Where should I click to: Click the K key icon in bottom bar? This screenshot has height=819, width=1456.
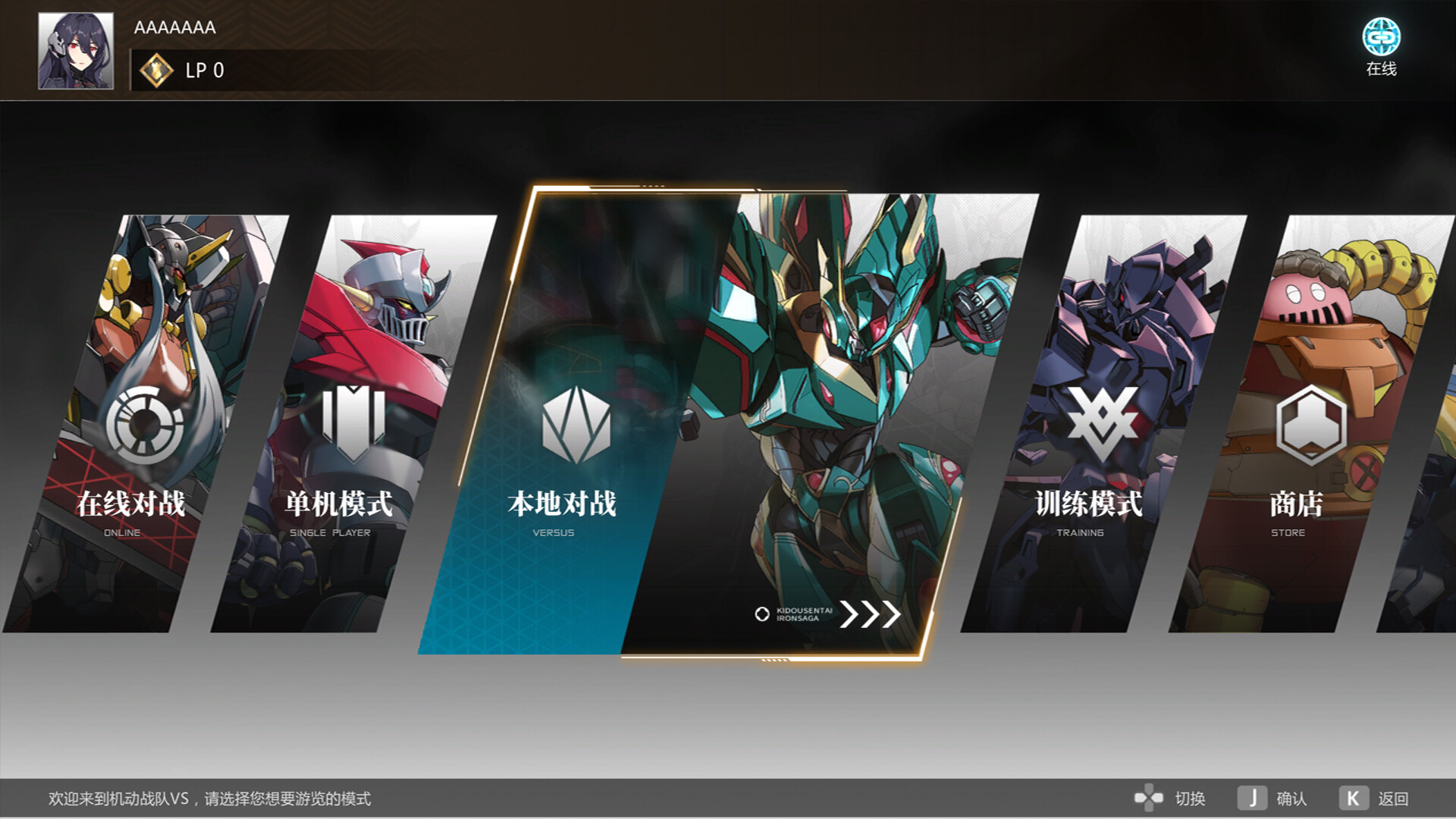click(1354, 798)
